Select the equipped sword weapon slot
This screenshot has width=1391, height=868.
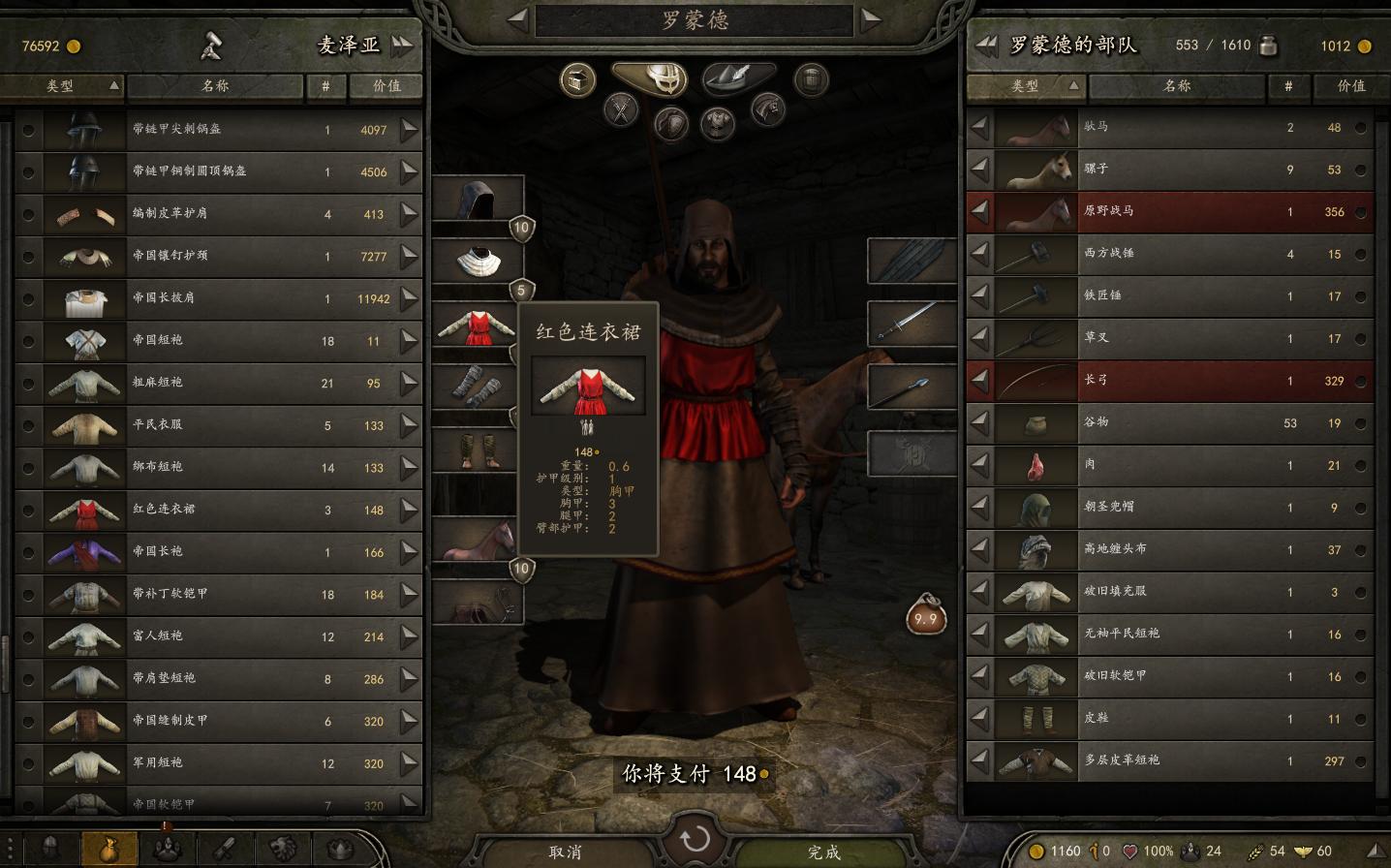(911, 322)
